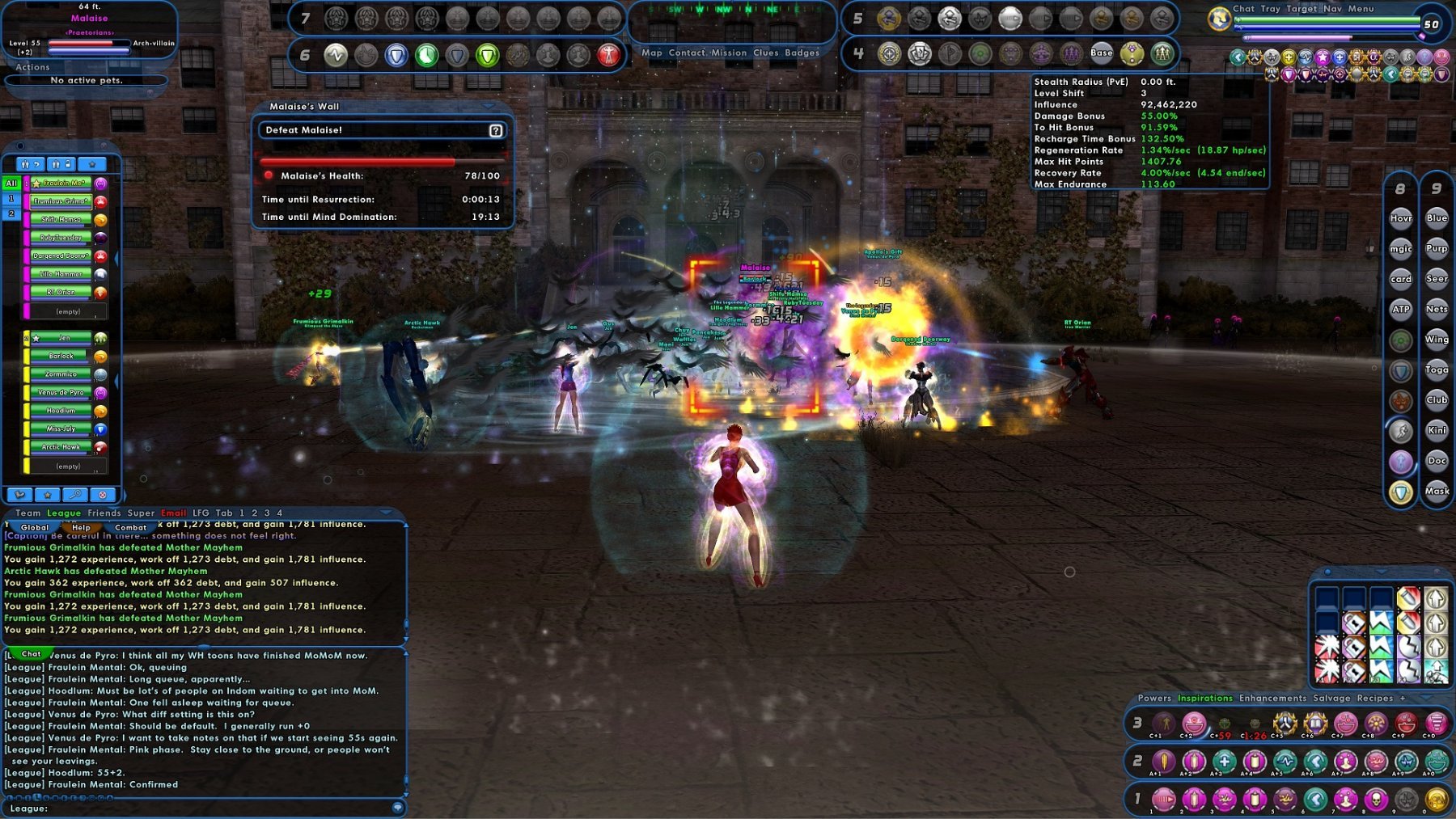This screenshot has width=1456, height=819.
Task: Open the Badges window
Action: (802, 53)
